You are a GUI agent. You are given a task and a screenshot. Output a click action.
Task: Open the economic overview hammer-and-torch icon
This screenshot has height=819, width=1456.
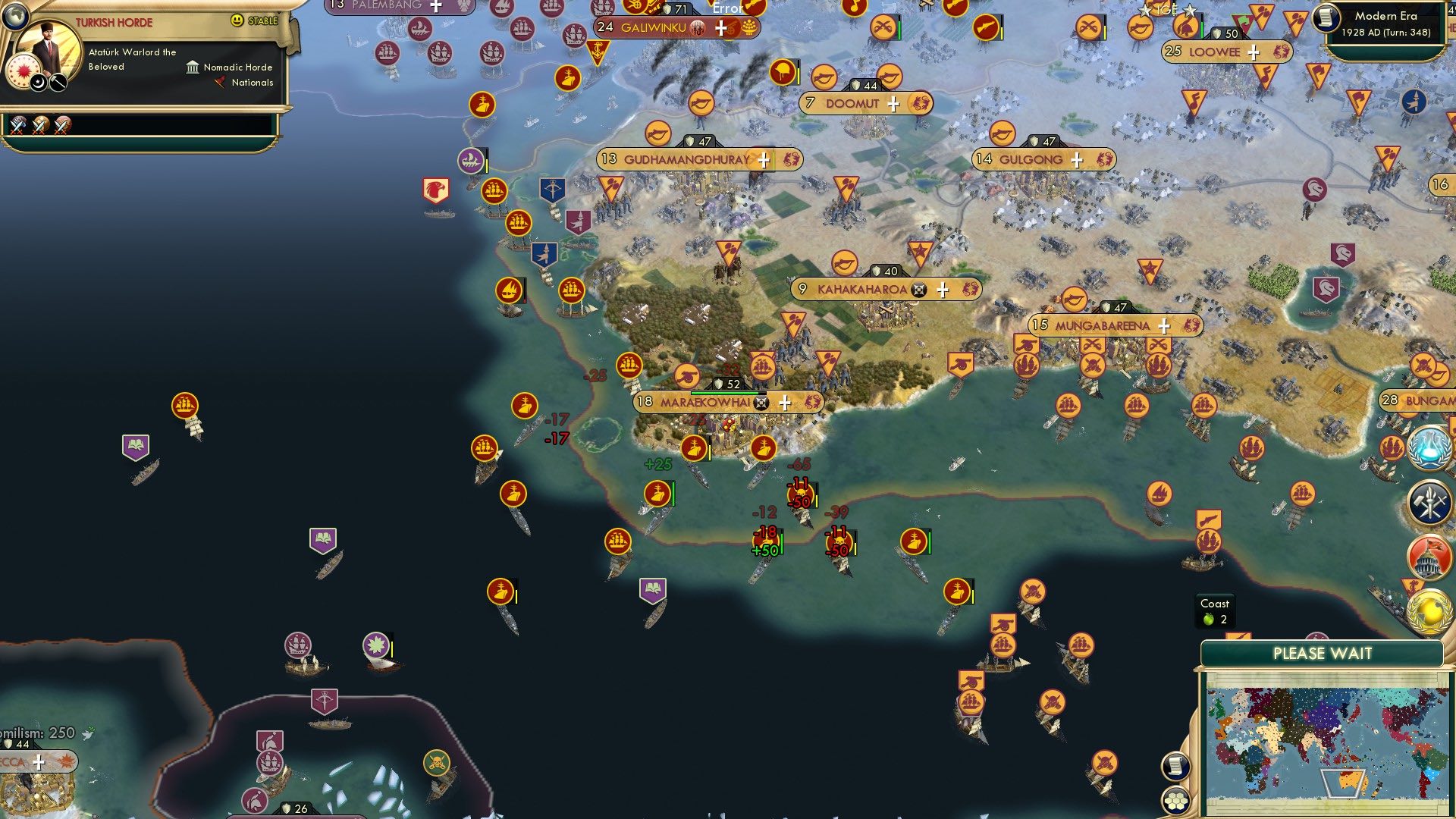1429,502
